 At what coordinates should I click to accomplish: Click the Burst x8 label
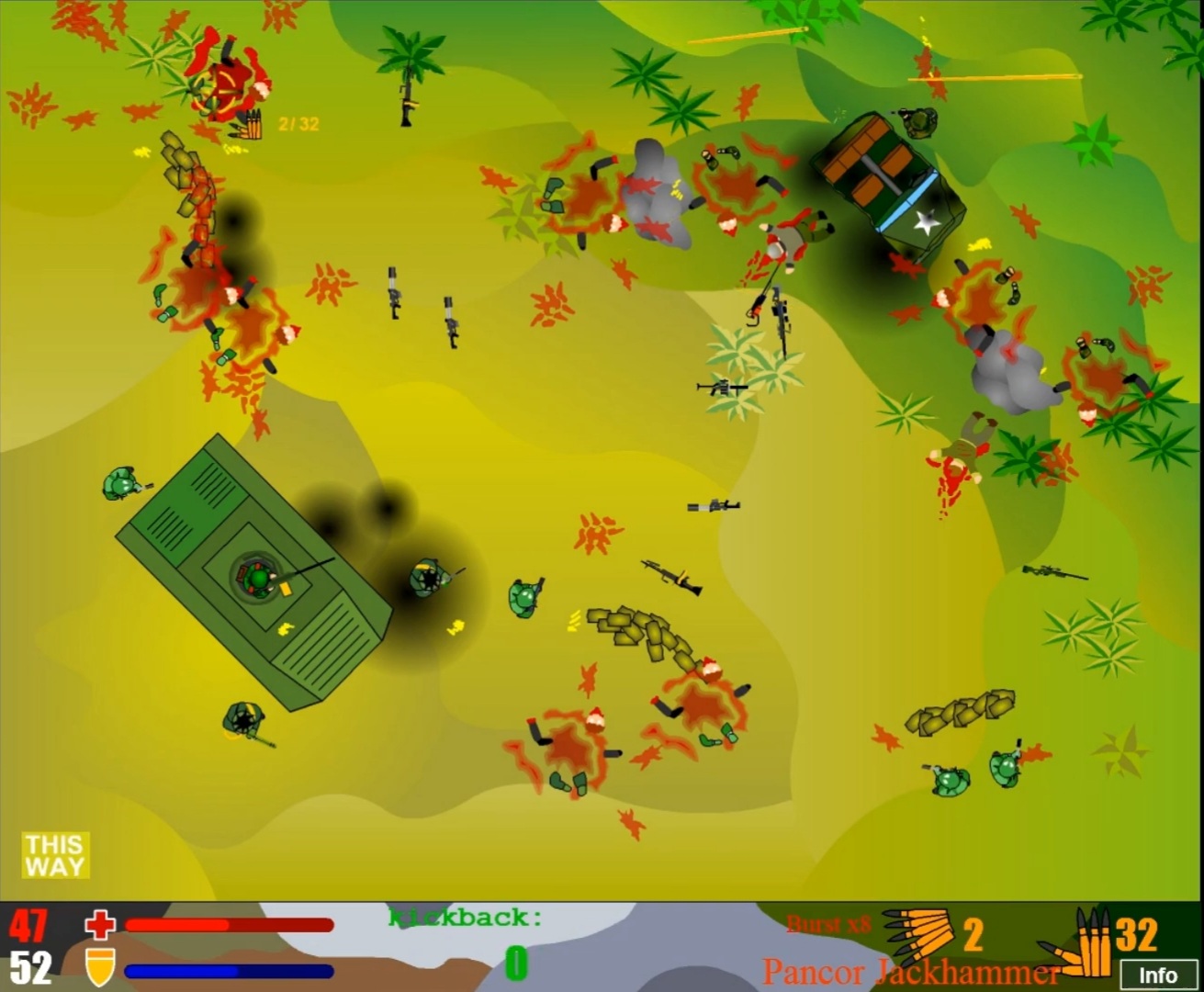click(x=827, y=923)
